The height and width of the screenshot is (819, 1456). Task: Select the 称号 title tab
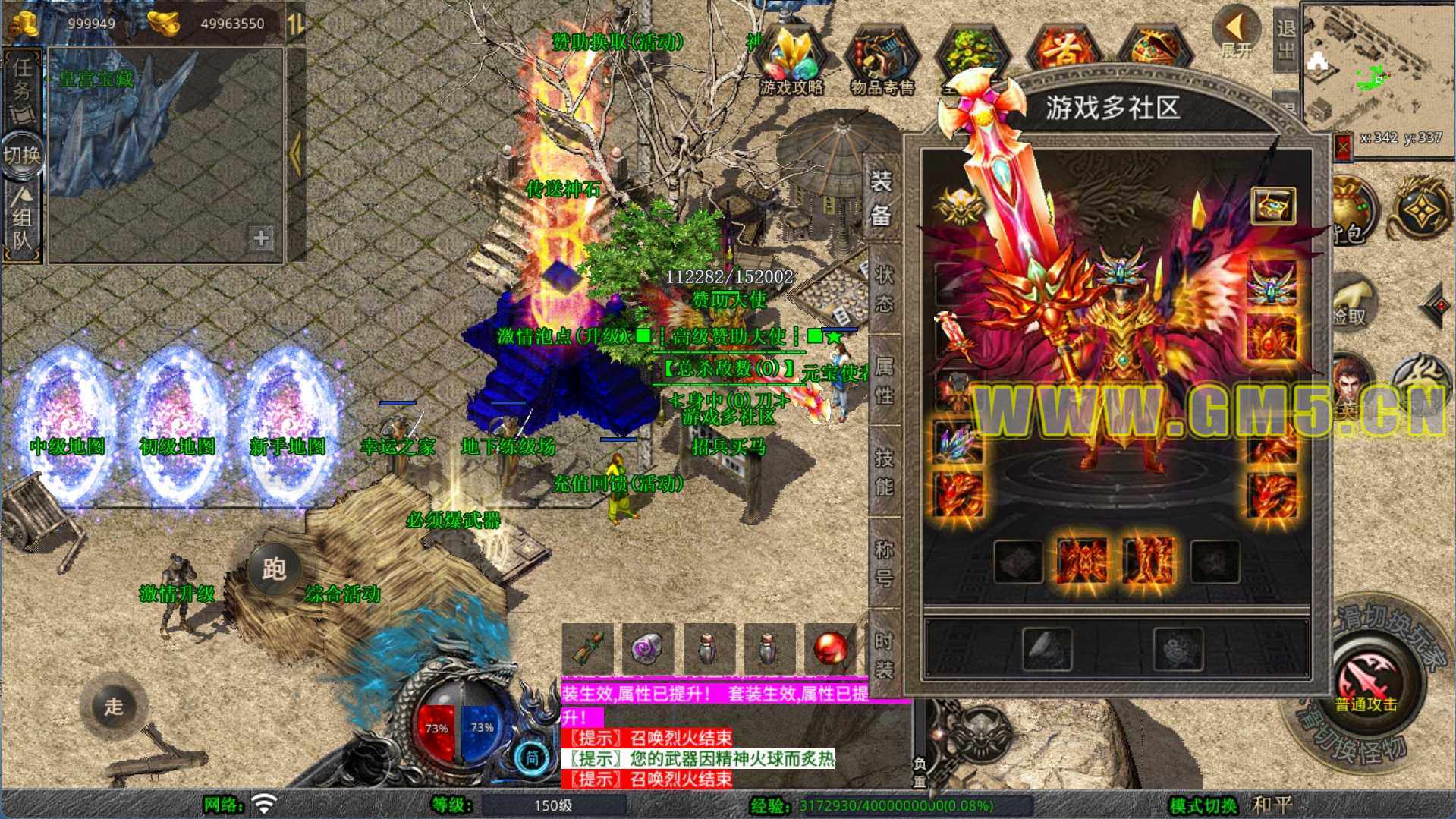tap(884, 563)
